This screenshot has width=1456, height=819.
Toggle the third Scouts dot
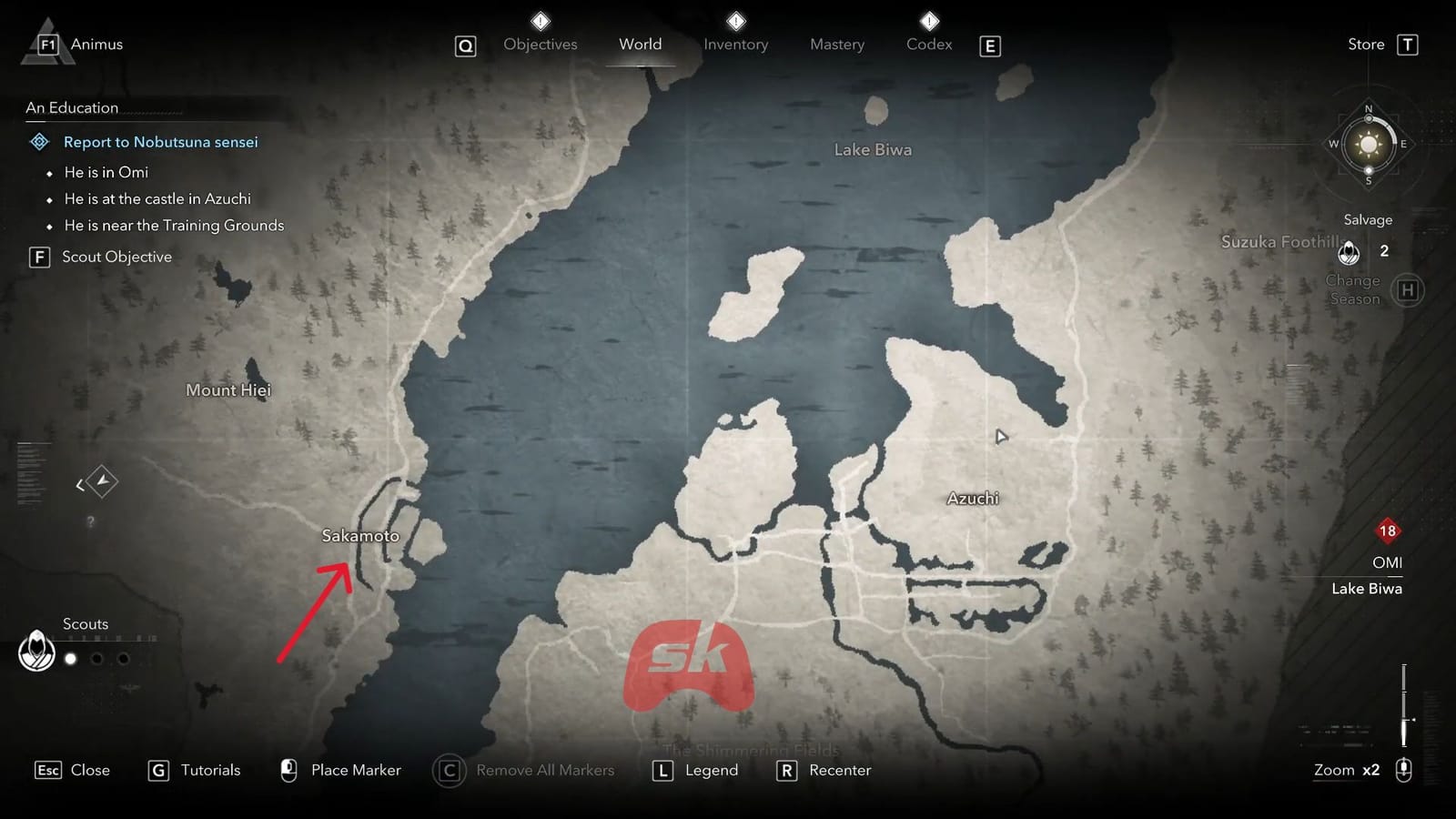coord(121,659)
